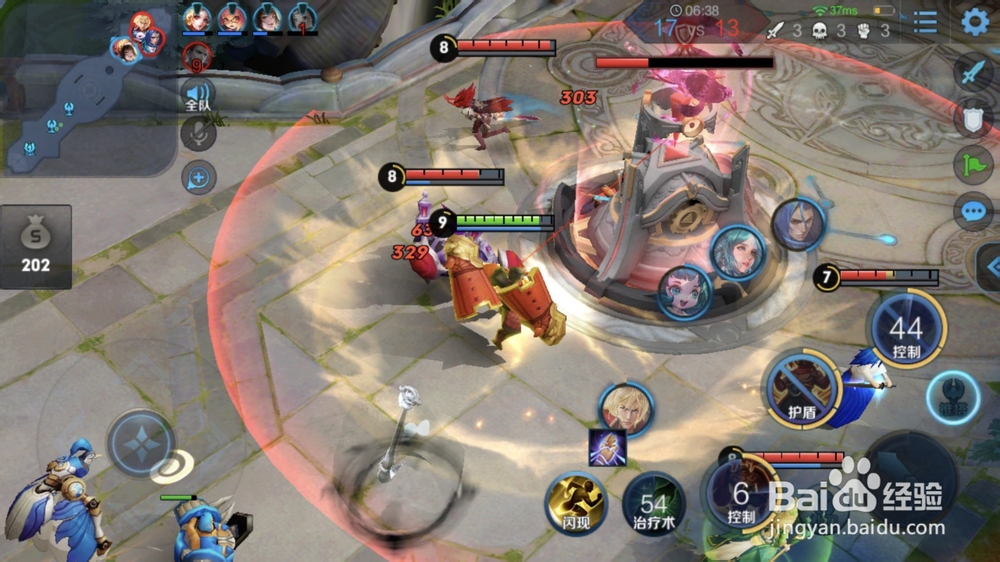1000x562 pixels.
Task: Target the purple-haired enemy hero portrait
Action: (798, 224)
